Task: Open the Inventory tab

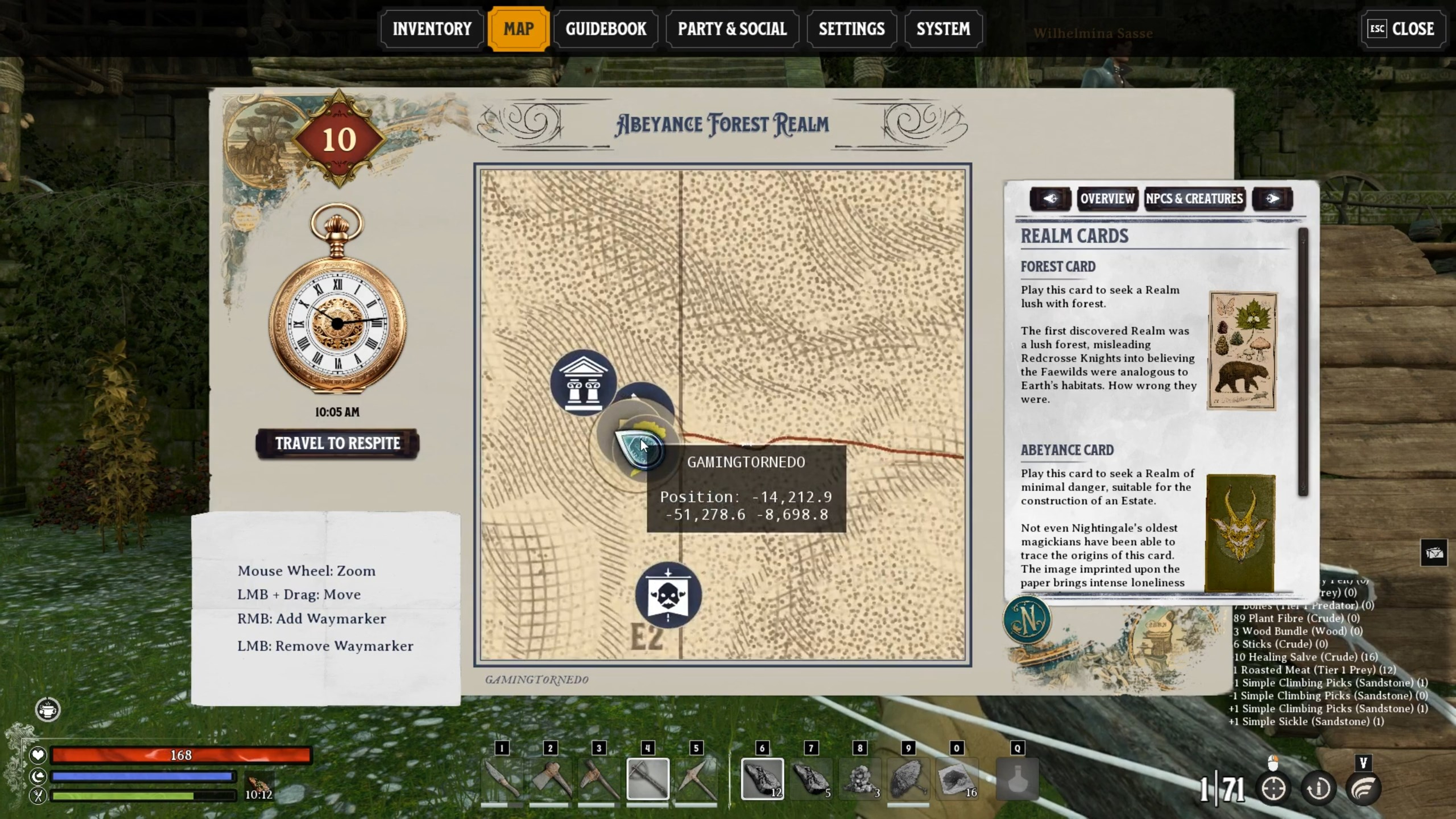Action: [432, 29]
